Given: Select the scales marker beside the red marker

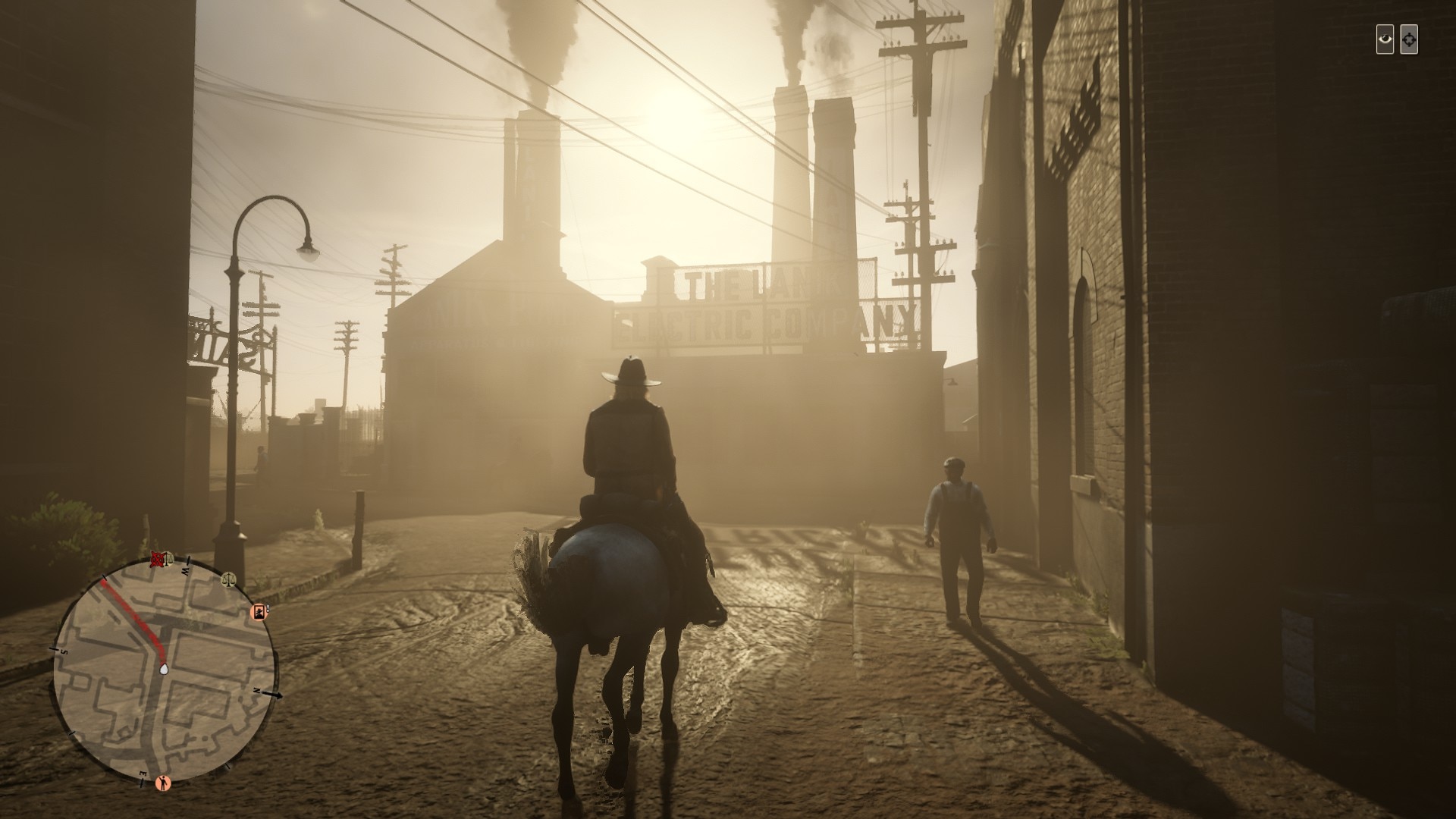Looking at the screenshot, I should pos(170,559).
